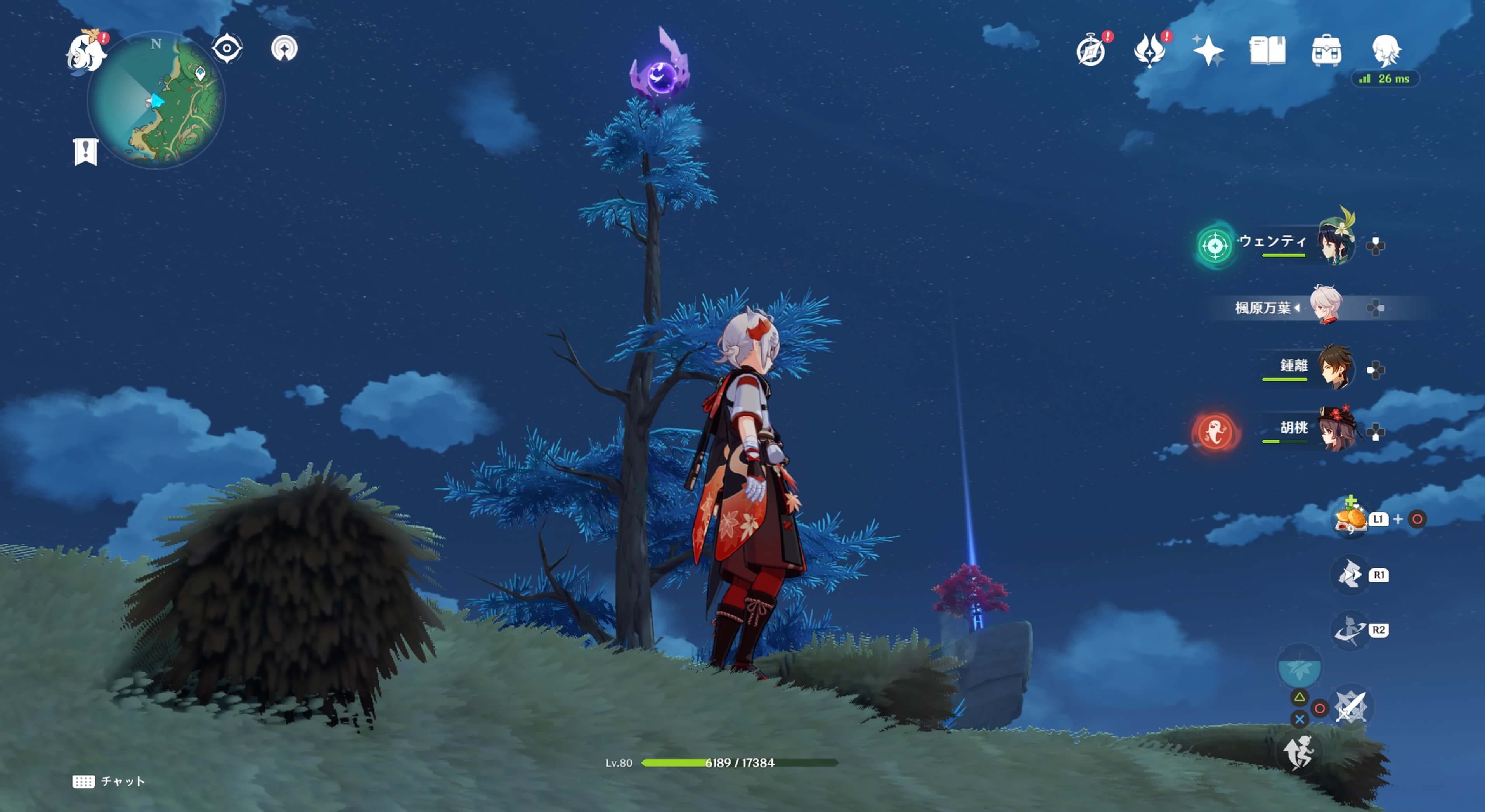Open the adventurer compass events icon

pos(1091,51)
